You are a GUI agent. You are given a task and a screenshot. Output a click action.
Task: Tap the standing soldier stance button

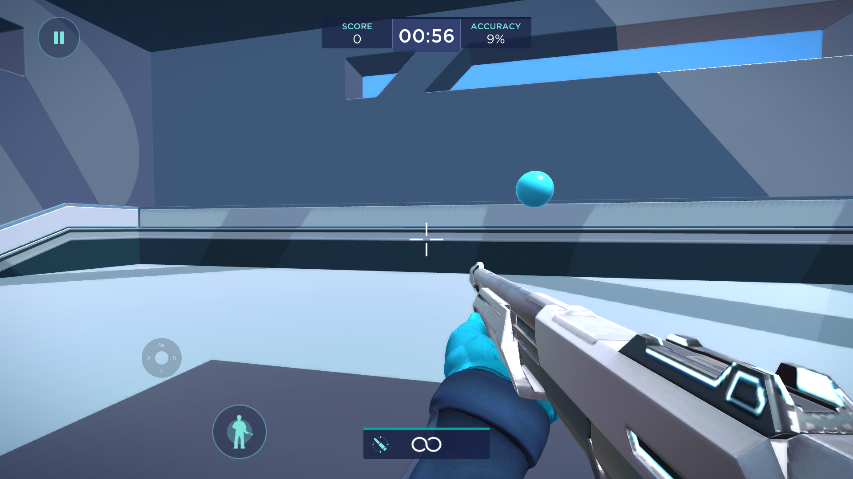click(239, 432)
